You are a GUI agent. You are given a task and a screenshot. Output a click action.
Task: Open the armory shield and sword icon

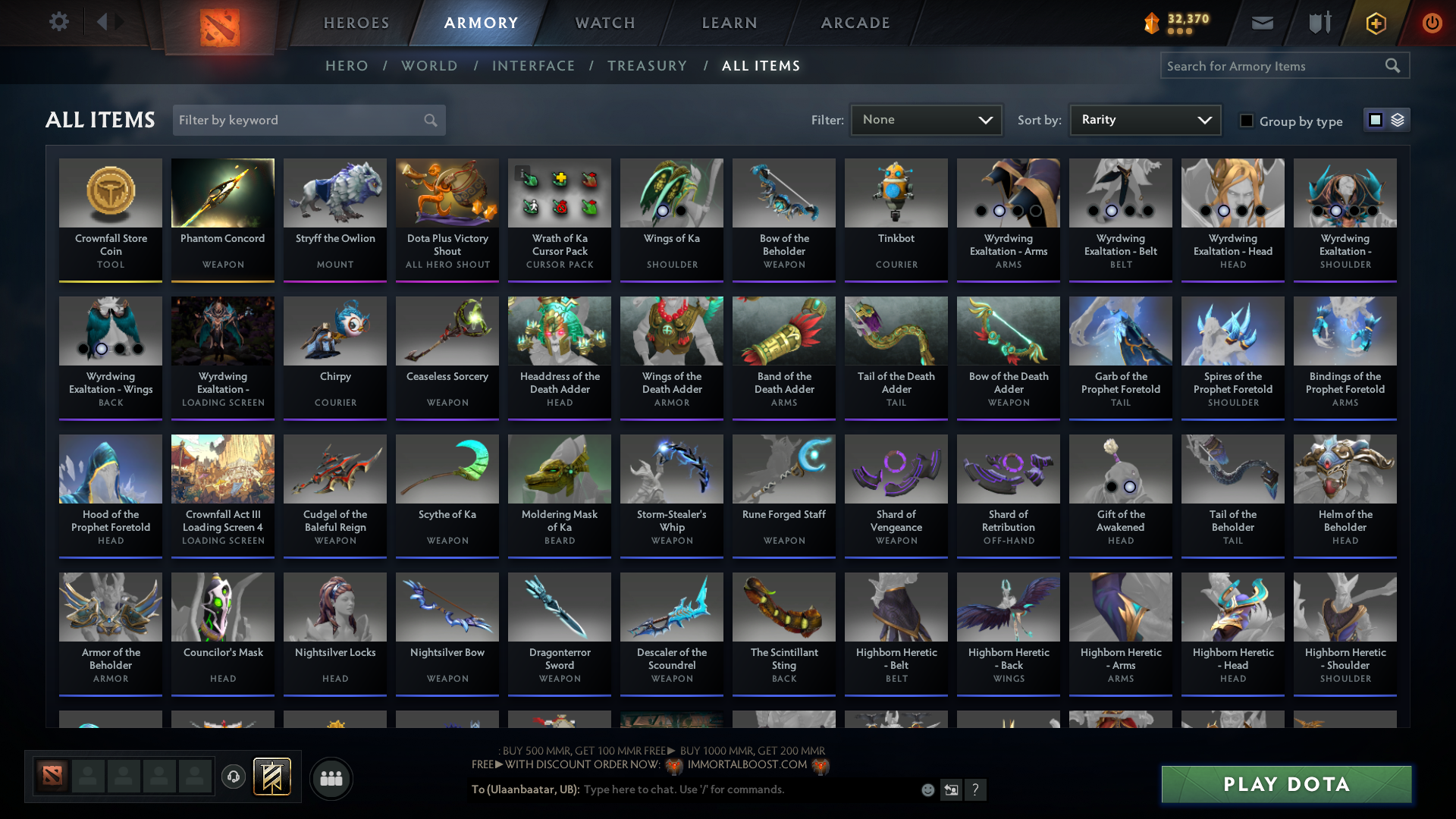tap(1319, 23)
